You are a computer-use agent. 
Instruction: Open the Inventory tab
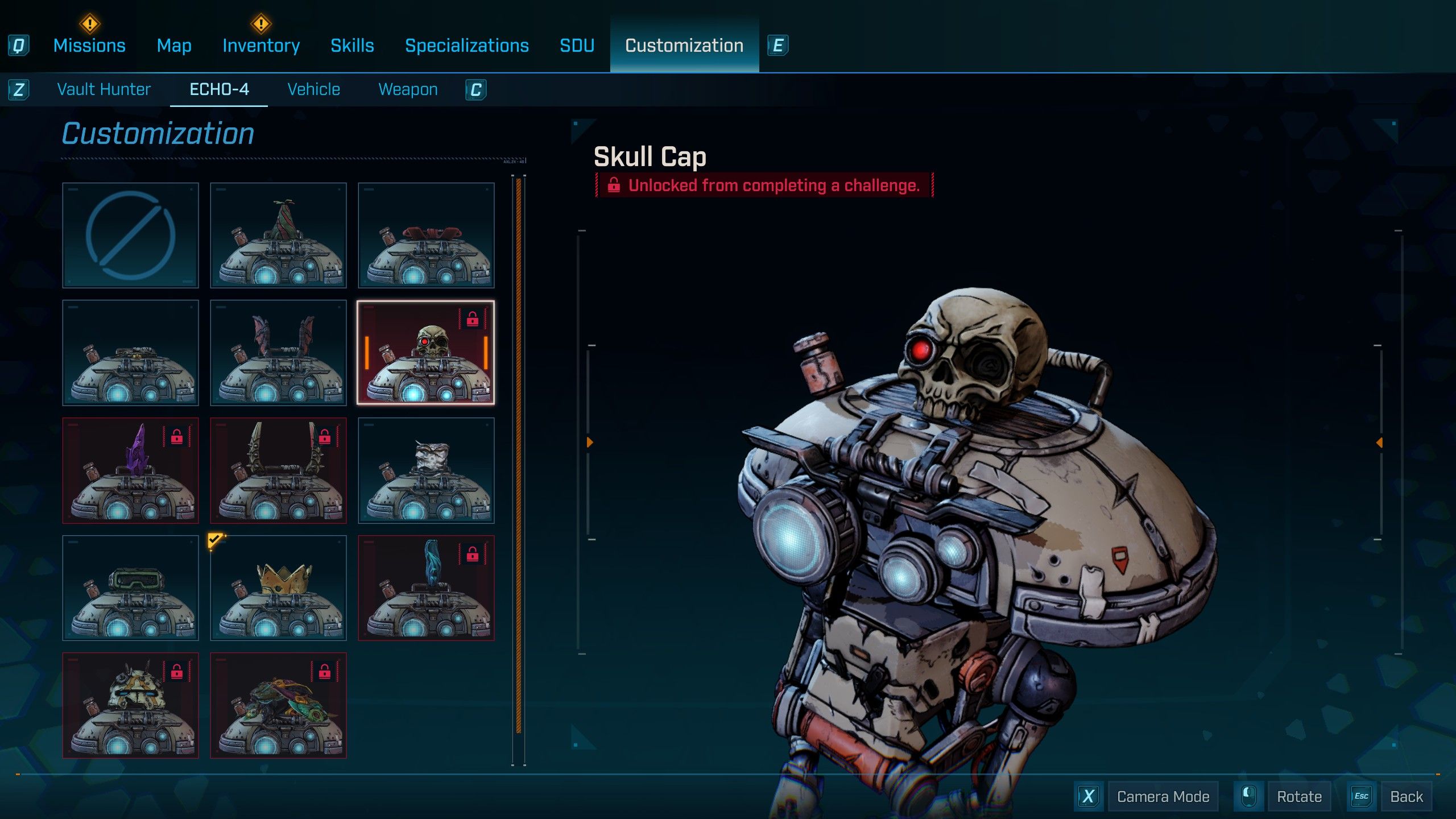[261, 45]
